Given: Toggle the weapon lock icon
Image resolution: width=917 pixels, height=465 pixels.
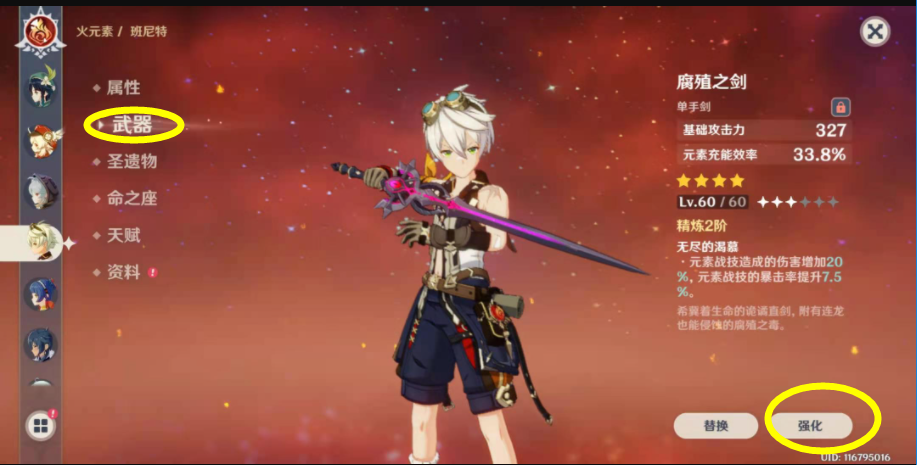Looking at the screenshot, I should pos(841,106).
